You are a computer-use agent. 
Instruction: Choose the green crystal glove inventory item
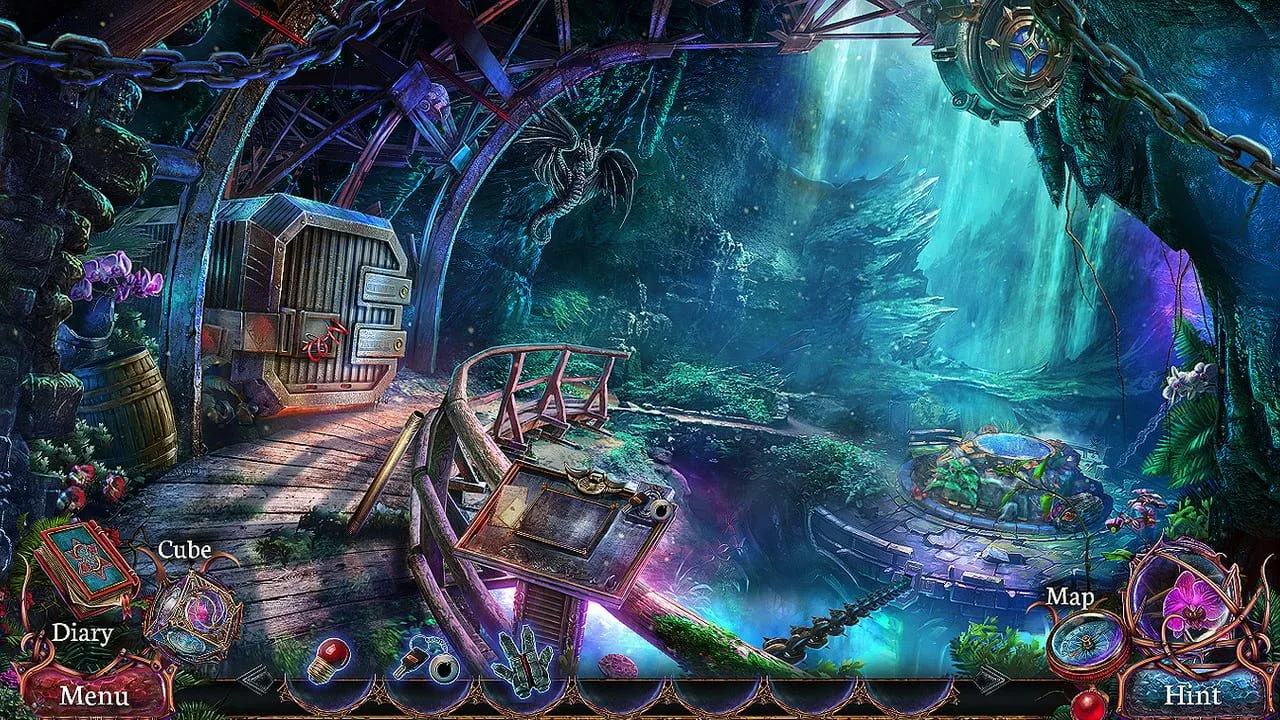pos(524,660)
